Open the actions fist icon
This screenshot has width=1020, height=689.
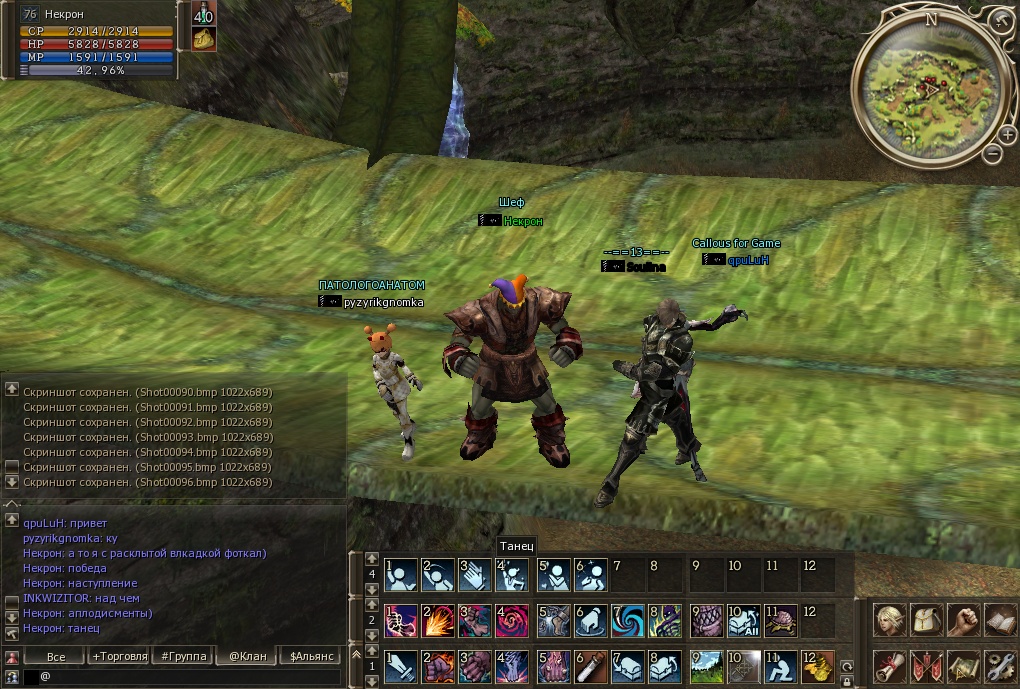963,621
